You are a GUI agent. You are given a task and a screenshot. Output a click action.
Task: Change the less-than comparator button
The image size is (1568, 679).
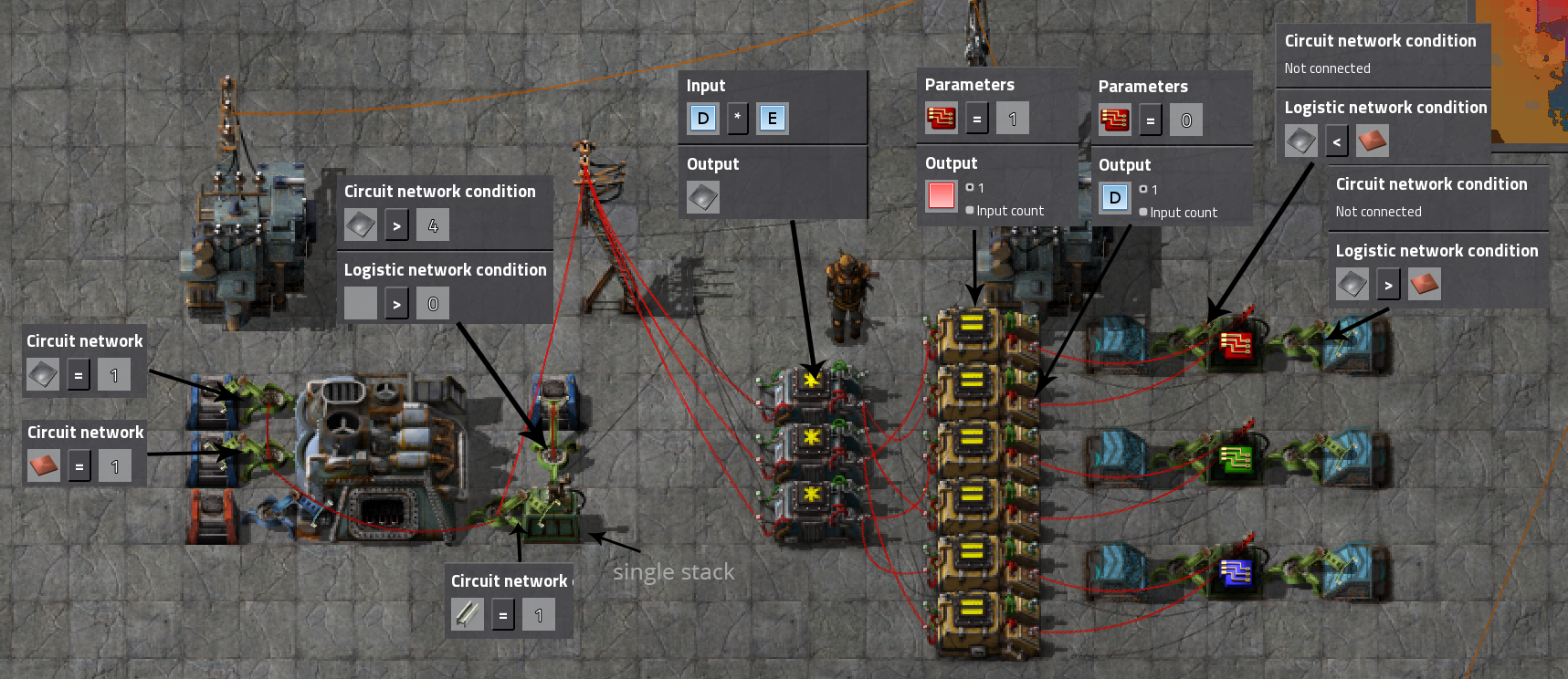pyautogui.click(x=1337, y=141)
